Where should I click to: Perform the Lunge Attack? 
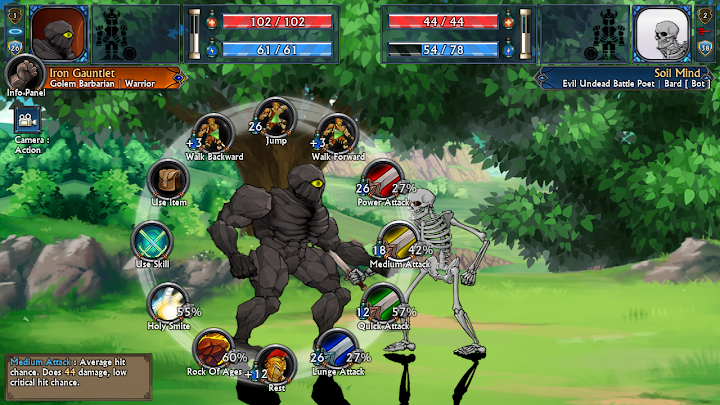coord(336,349)
